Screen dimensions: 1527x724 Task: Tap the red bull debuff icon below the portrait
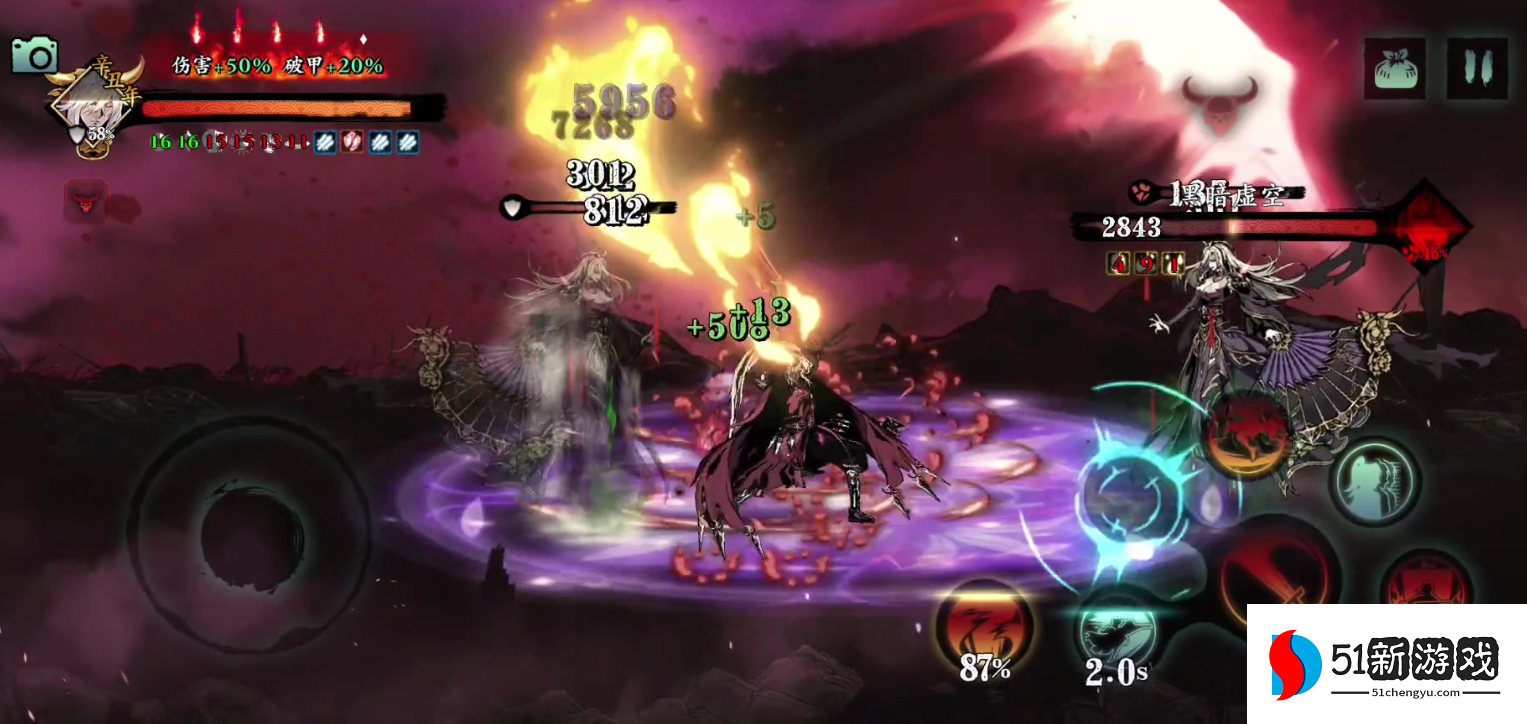pos(86,200)
